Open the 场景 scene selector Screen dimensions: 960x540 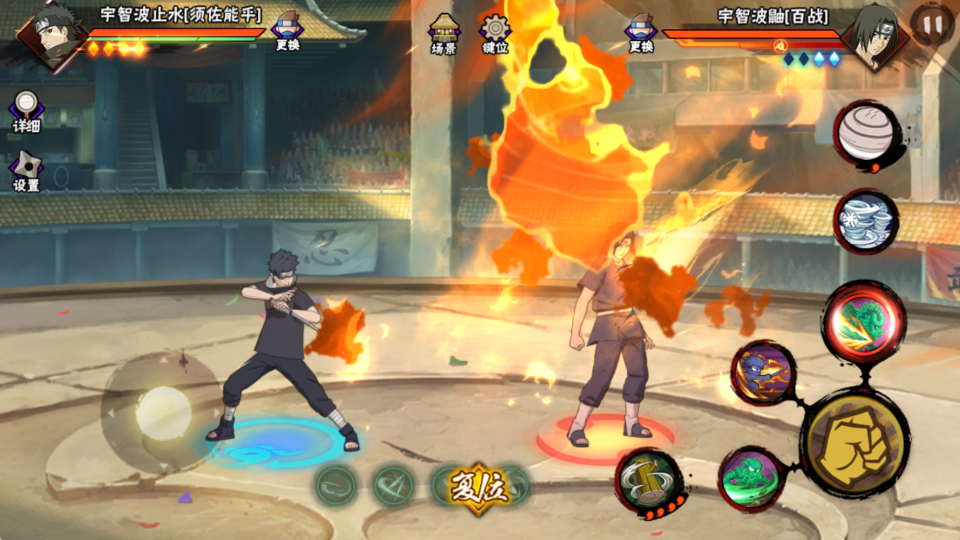click(444, 32)
